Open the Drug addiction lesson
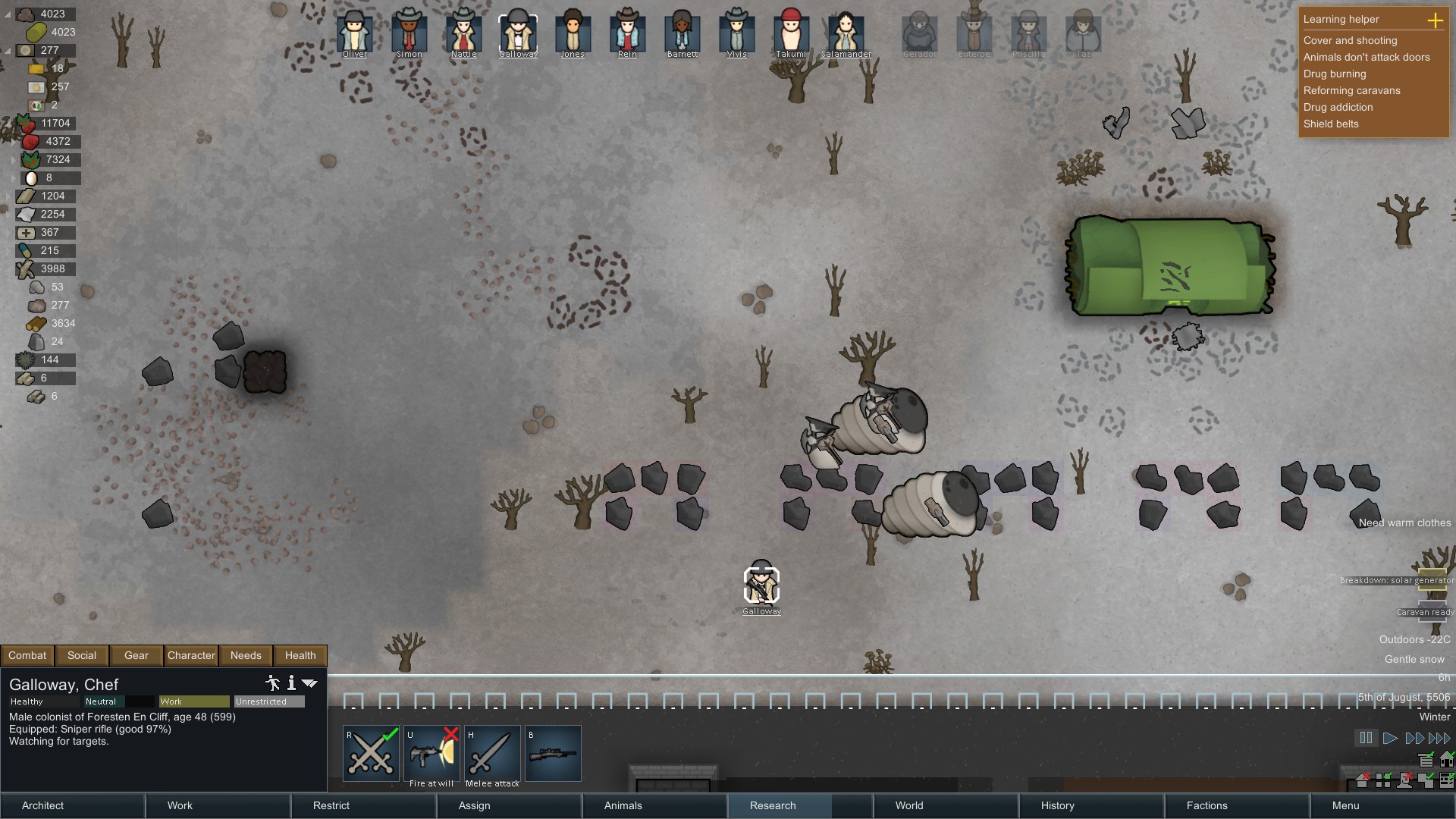 point(1338,107)
